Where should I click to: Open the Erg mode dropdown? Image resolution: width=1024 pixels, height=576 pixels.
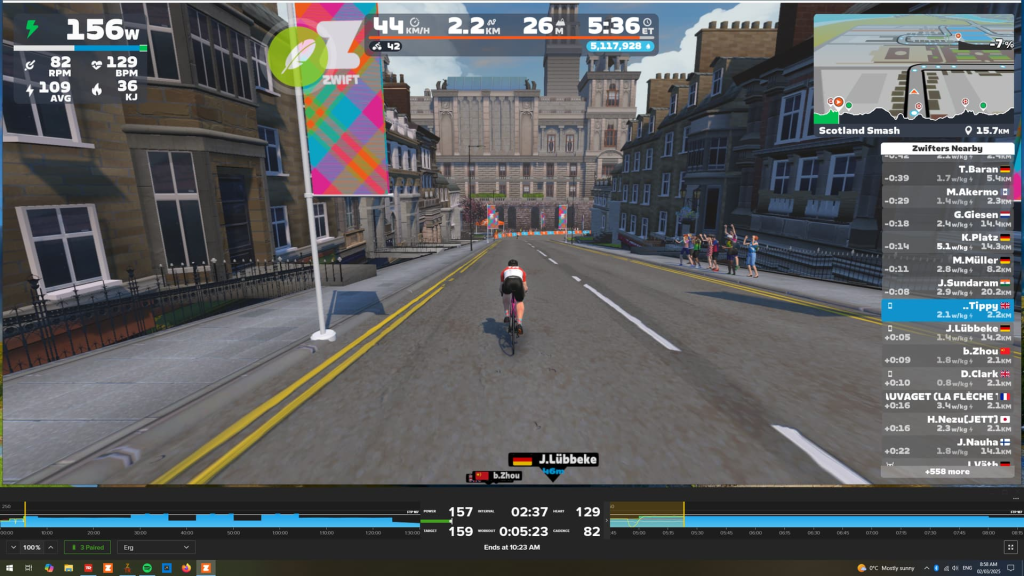155,548
